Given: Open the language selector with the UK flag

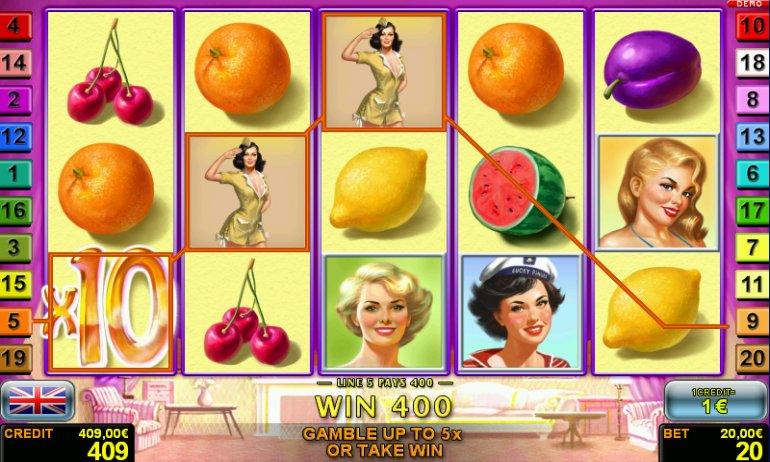Looking at the screenshot, I should coord(36,400).
